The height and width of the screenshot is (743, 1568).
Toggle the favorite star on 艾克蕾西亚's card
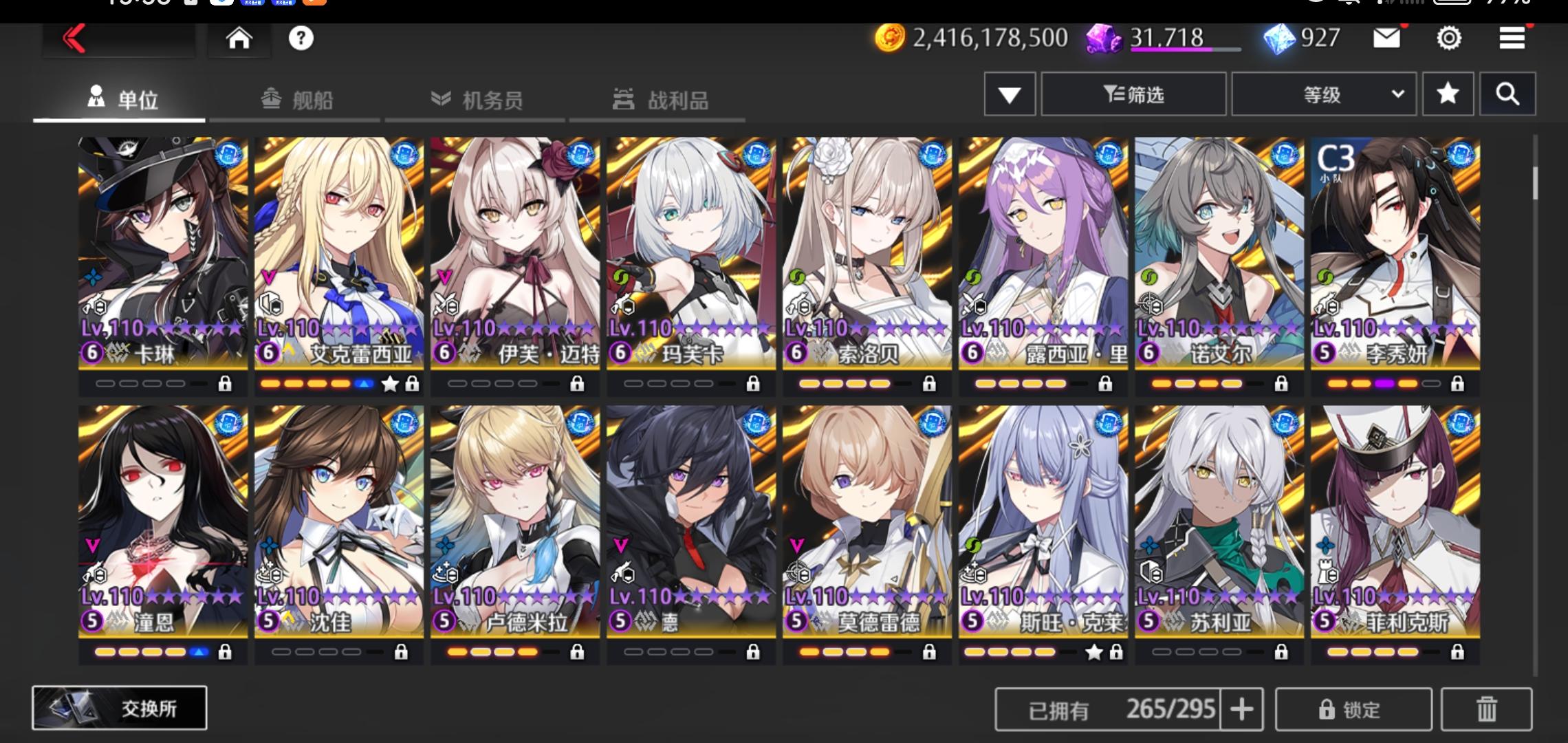point(389,385)
